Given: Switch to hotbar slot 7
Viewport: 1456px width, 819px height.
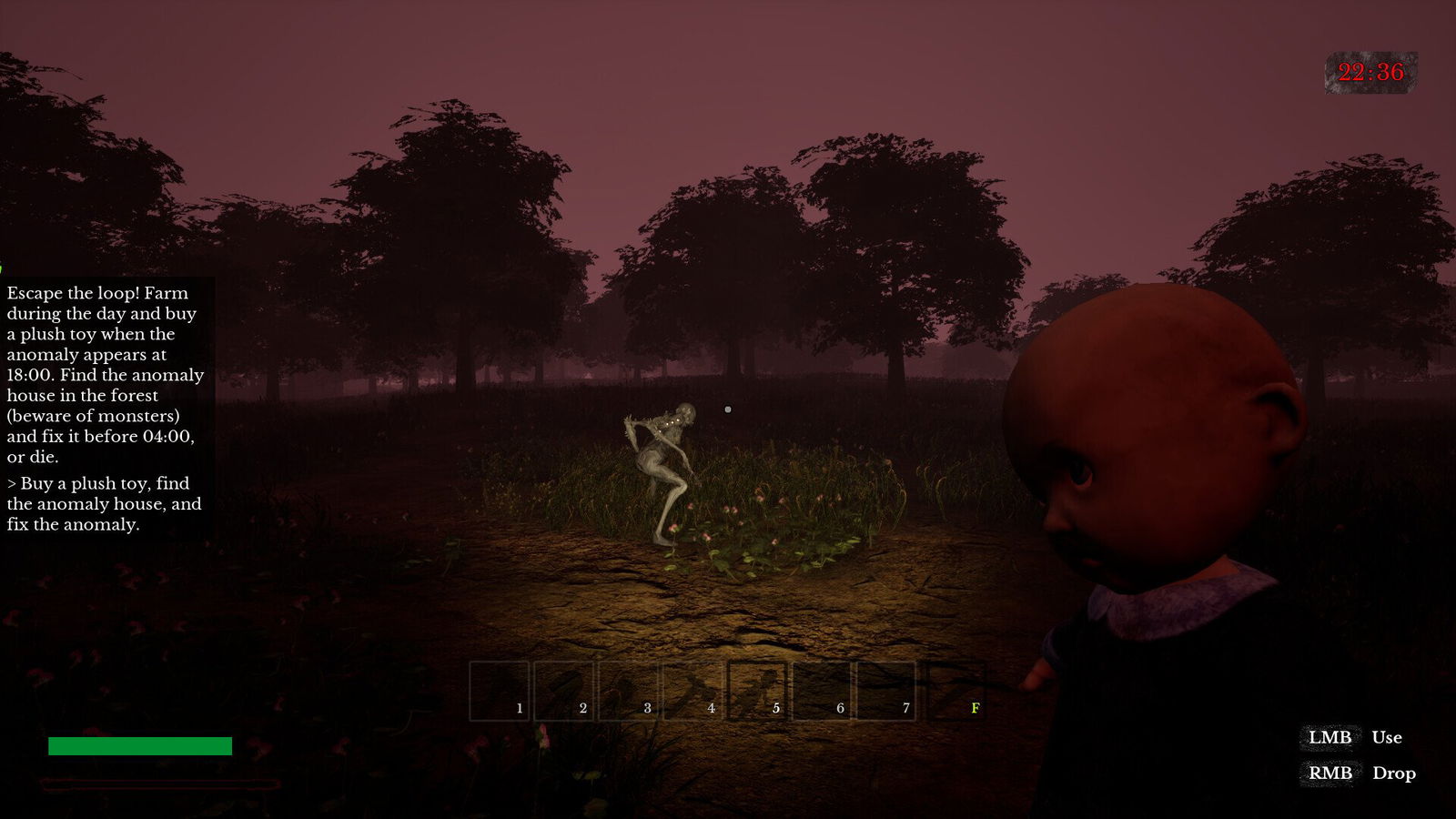Looking at the screenshot, I should (886, 692).
